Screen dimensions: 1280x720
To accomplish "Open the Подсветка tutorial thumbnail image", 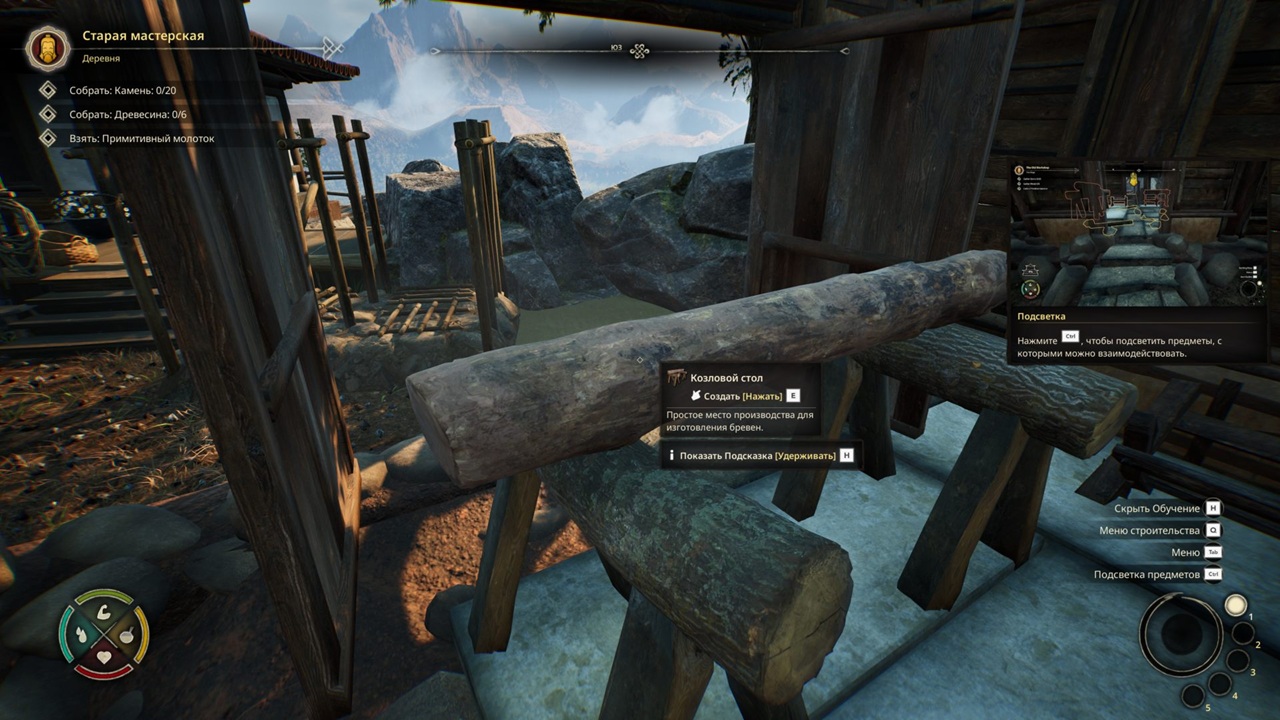I will 1137,233.
